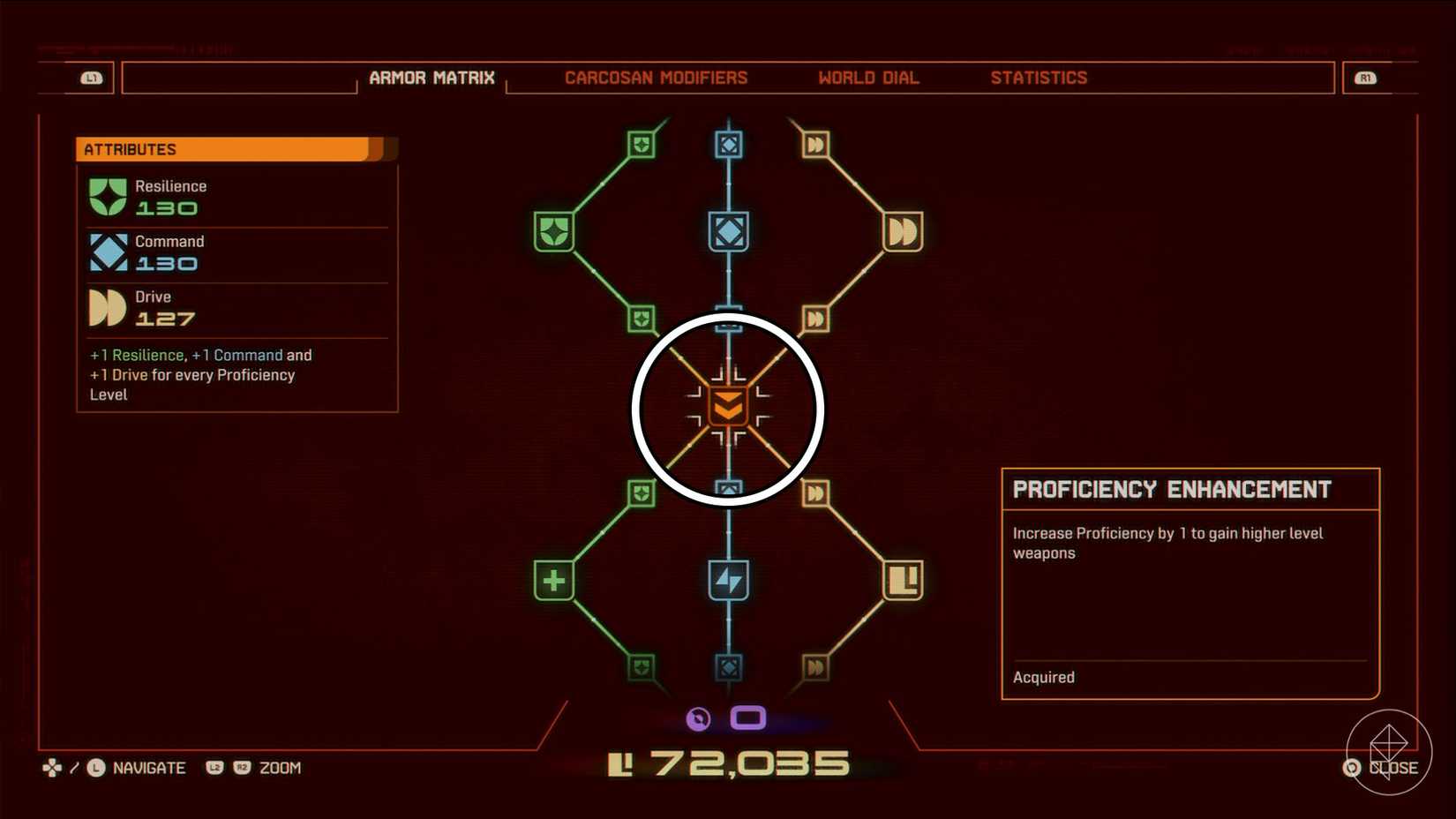Image resolution: width=1456 pixels, height=819 pixels.
Task: Select the green plus node in lower tree
Action: coord(554,582)
